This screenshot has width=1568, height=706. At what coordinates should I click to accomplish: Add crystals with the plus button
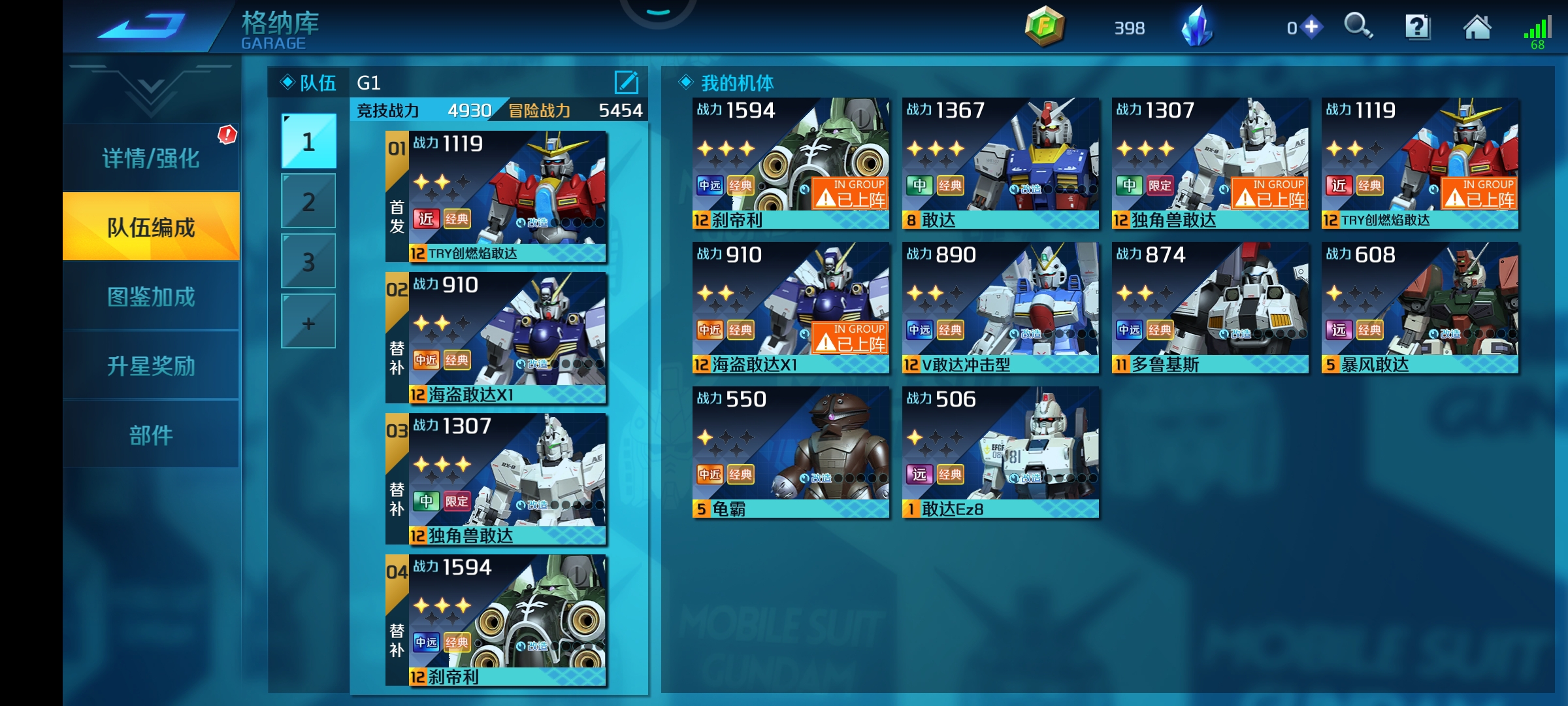pos(1311,27)
